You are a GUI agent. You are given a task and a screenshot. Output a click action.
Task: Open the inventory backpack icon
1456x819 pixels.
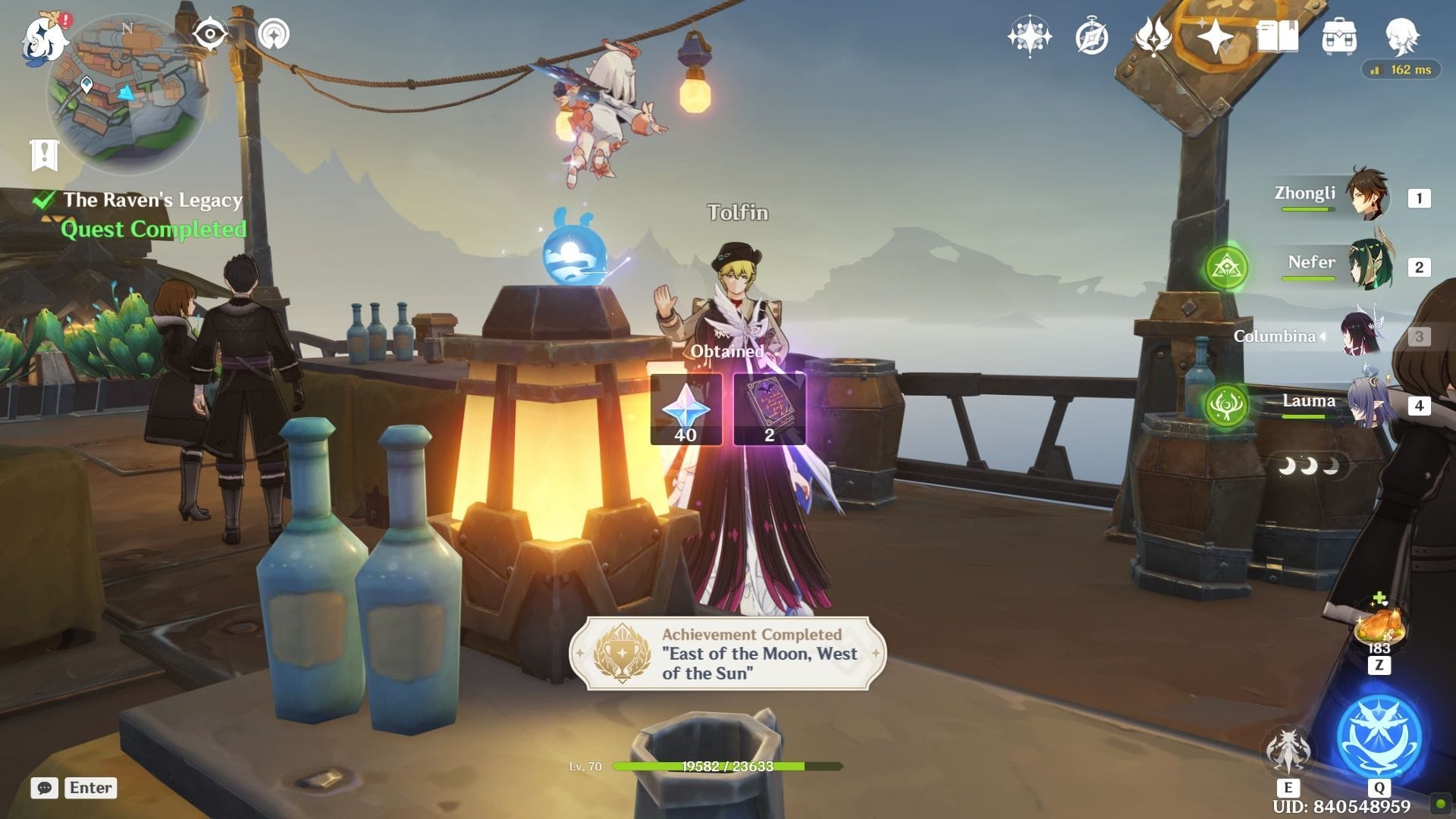[x=1339, y=36]
